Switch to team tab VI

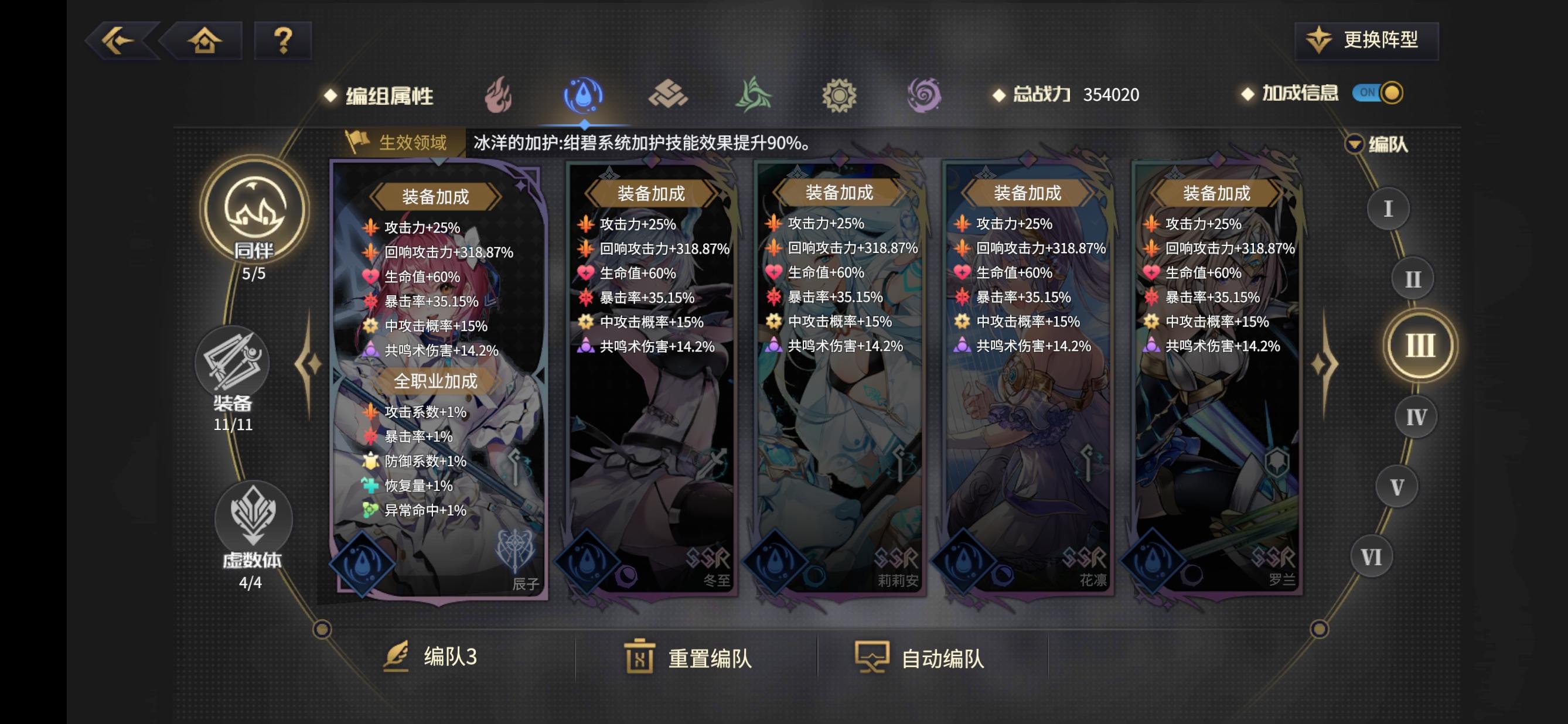1373,555
